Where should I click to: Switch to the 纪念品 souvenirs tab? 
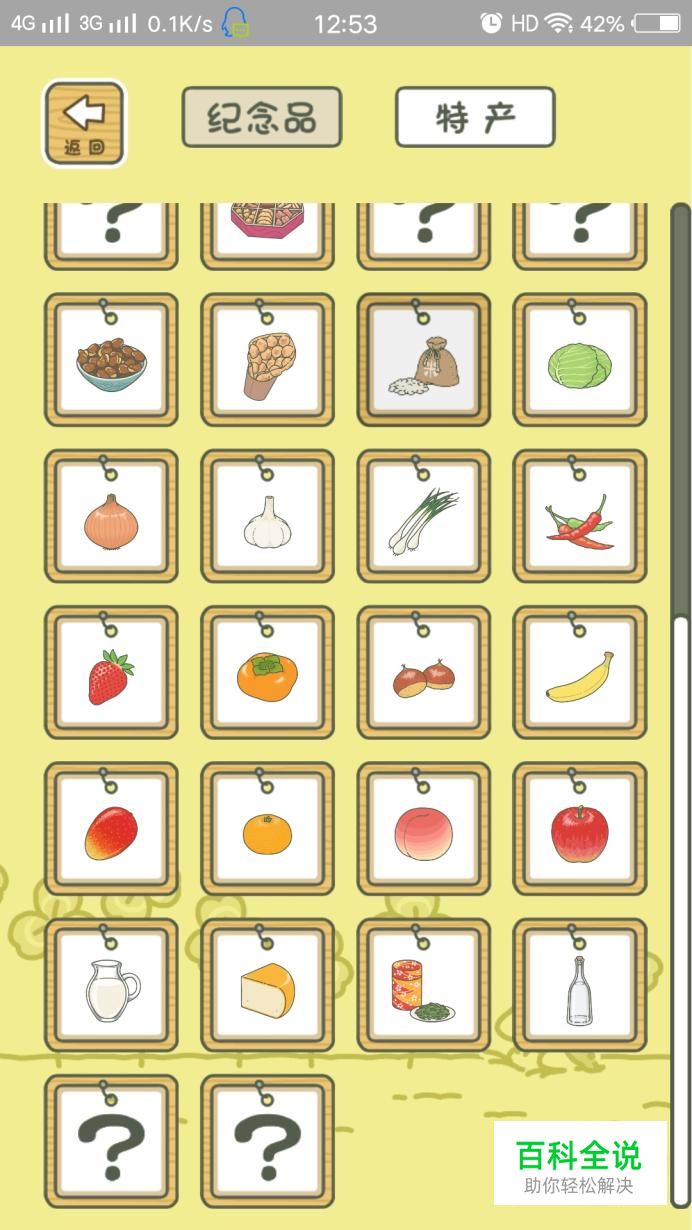click(261, 118)
